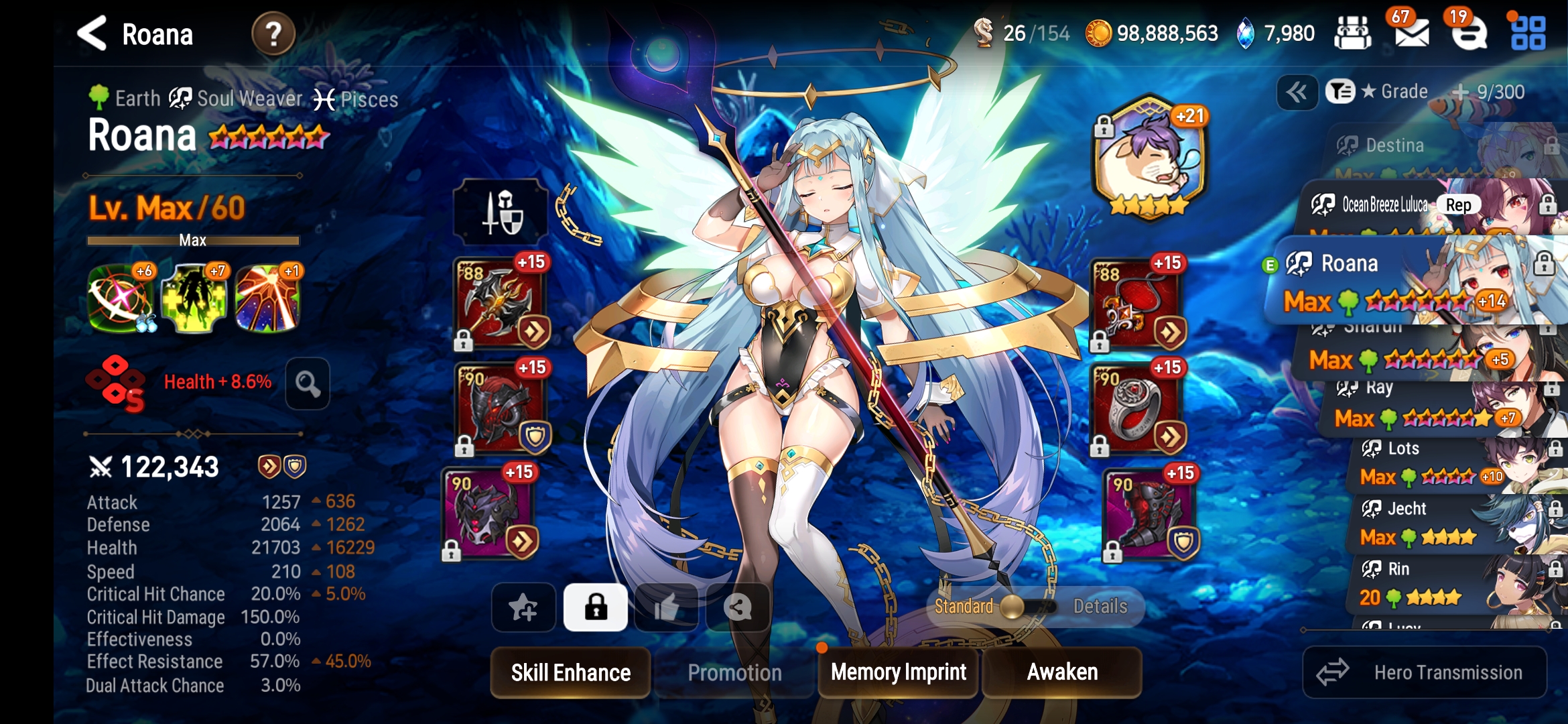Open the Memory Imprint menu
The image size is (1568, 724).
[897, 672]
